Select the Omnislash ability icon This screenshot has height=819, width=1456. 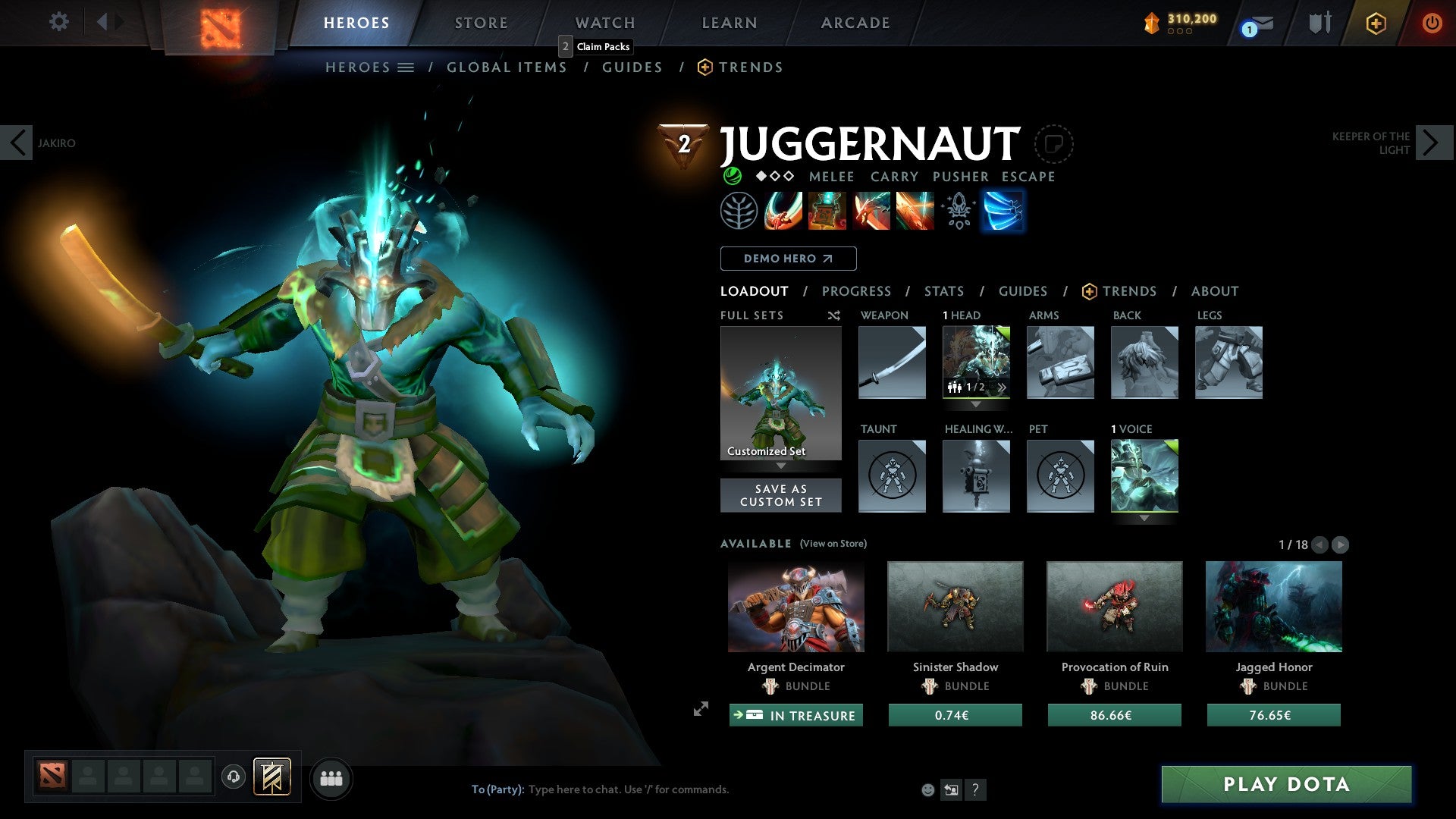click(915, 211)
